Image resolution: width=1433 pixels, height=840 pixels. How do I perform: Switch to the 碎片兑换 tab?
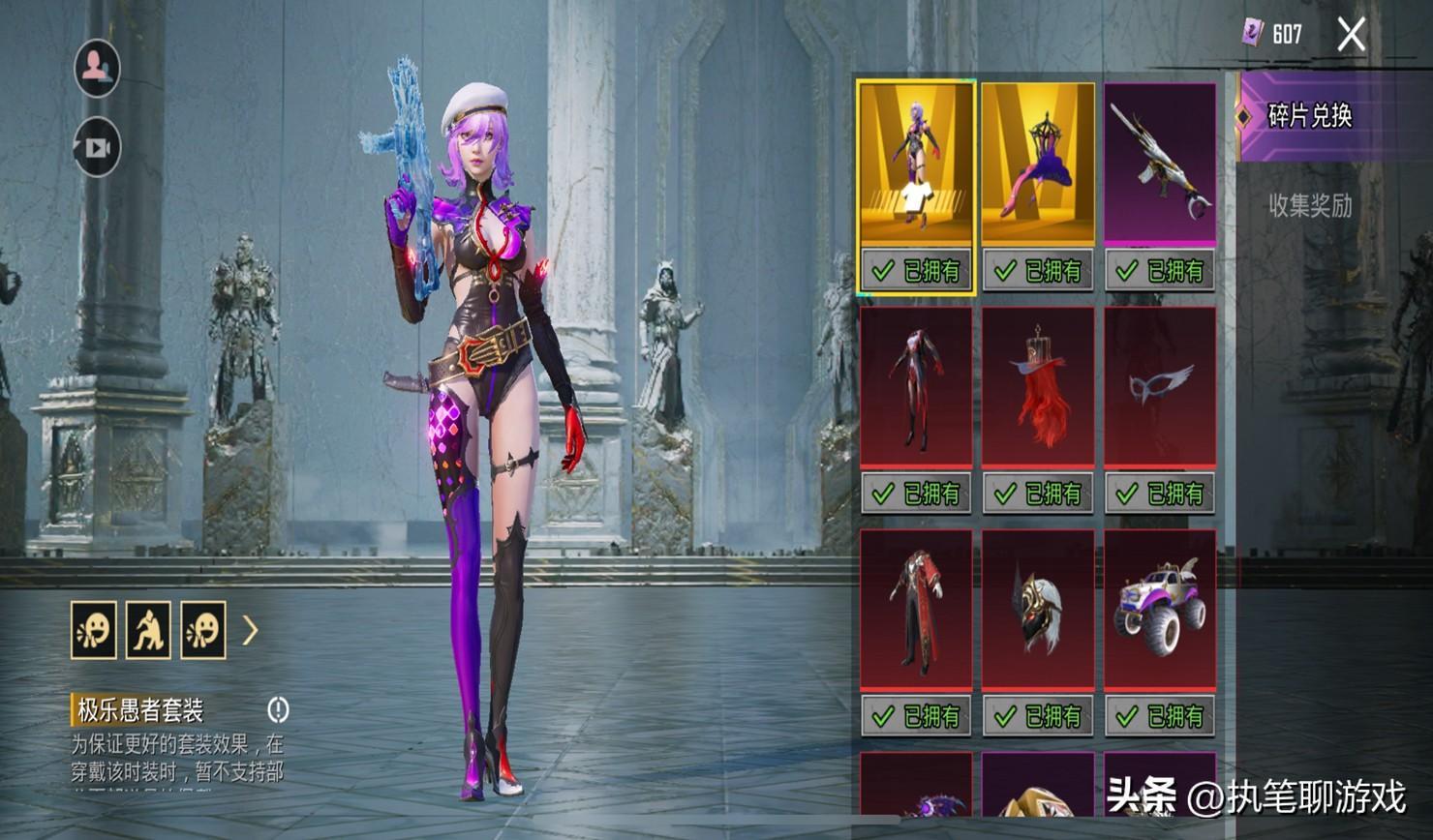point(1309,116)
